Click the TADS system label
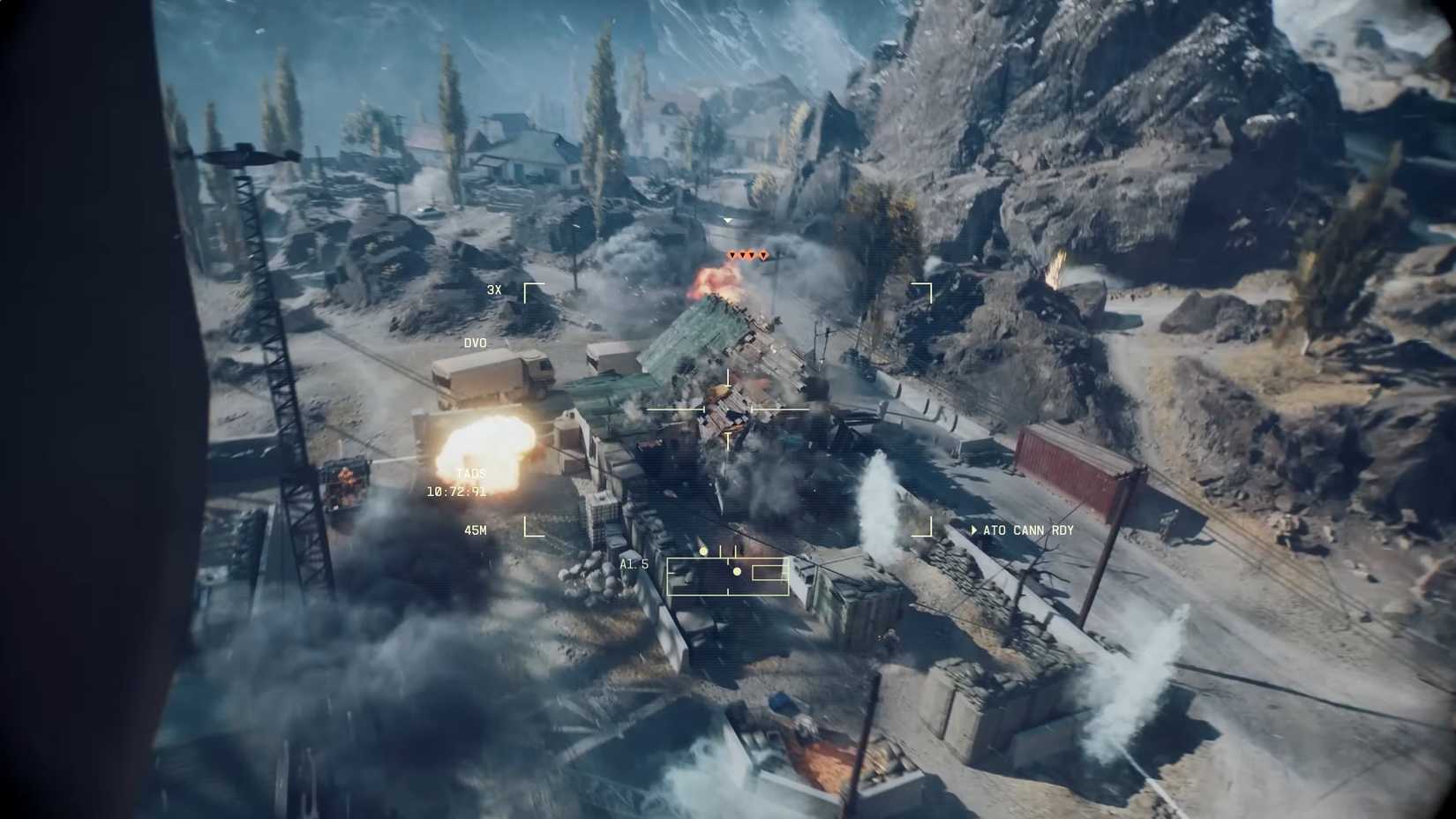The image size is (1456, 819). 471,472
